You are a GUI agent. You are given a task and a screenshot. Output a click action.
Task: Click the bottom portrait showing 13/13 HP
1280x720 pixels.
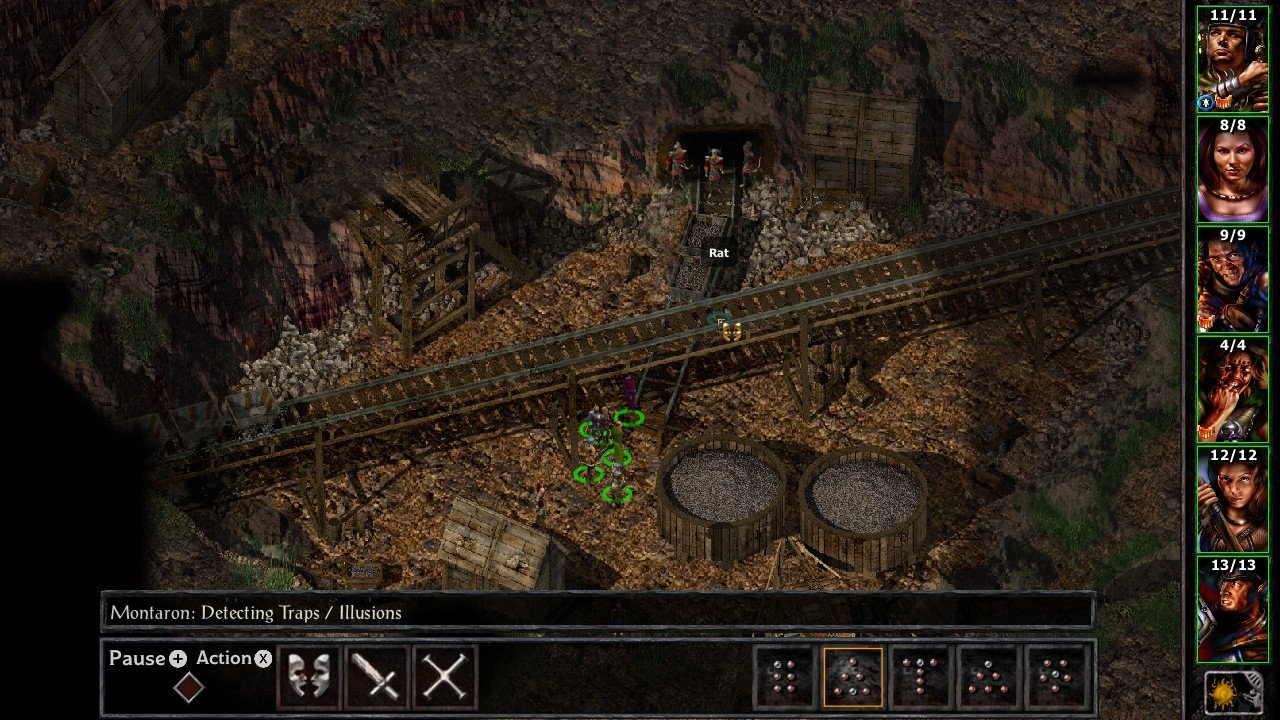[1235, 607]
